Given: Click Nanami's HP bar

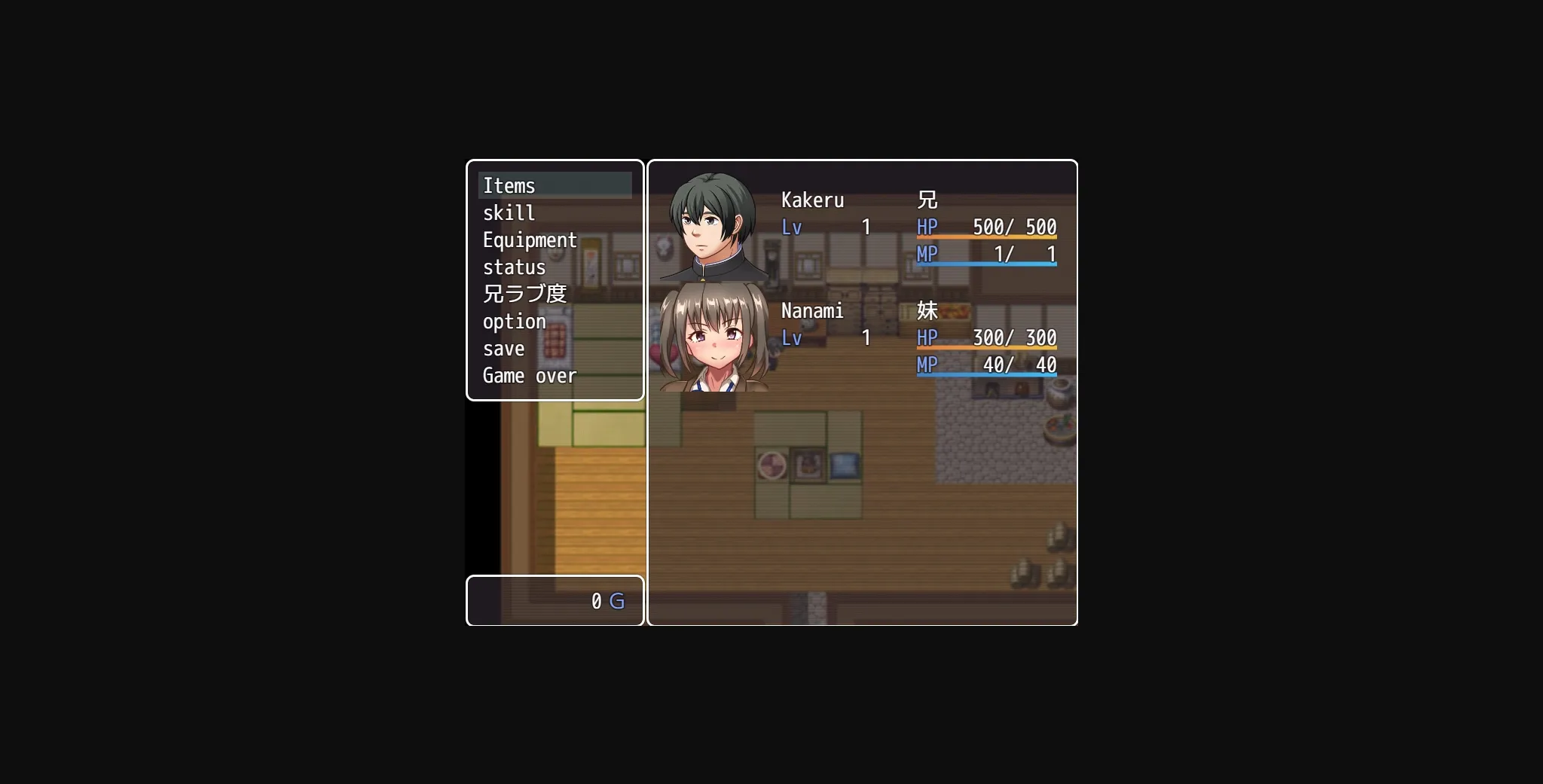Looking at the screenshot, I should click(x=987, y=338).
